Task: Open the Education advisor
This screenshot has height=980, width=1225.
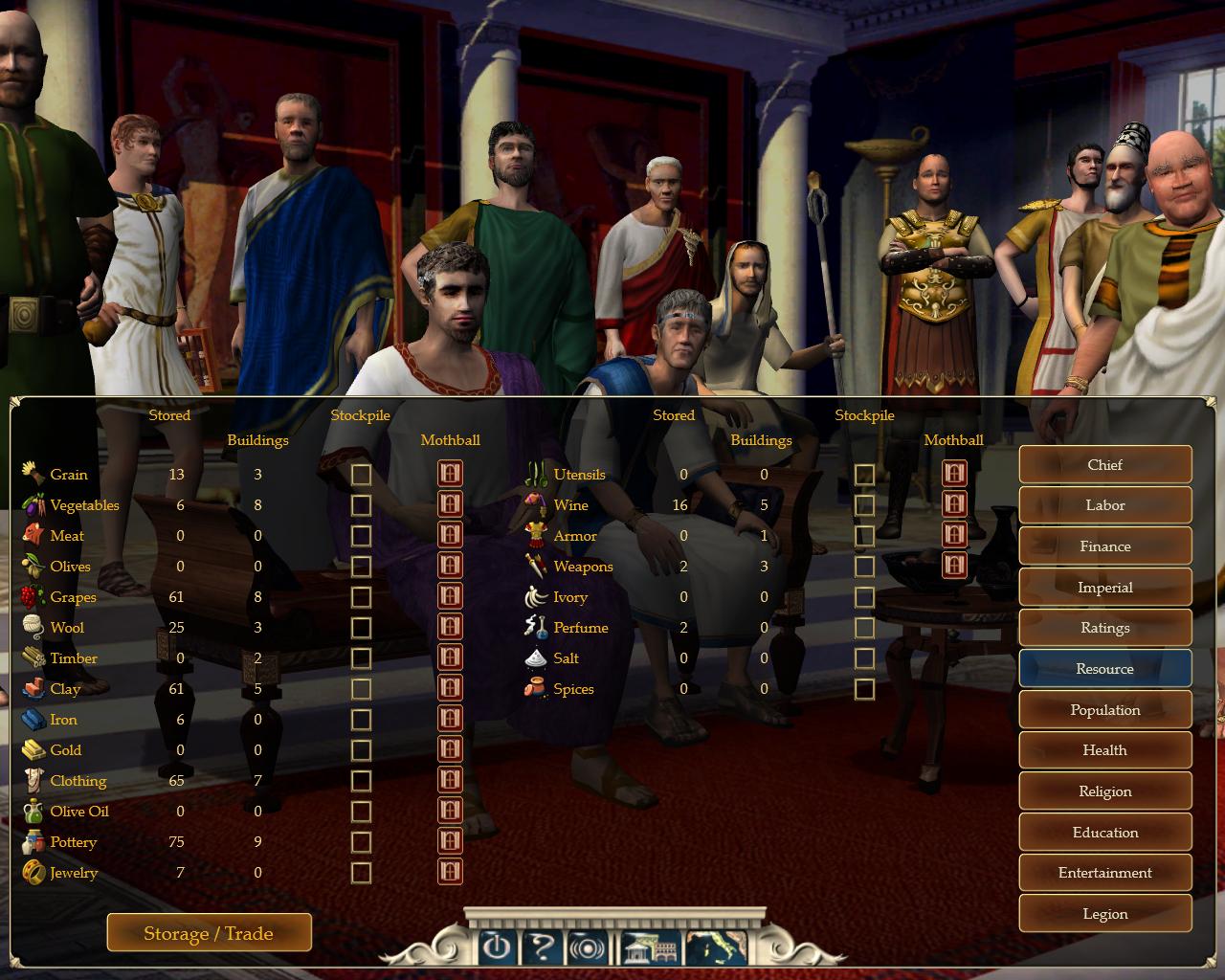Action: coord(1104,833)
